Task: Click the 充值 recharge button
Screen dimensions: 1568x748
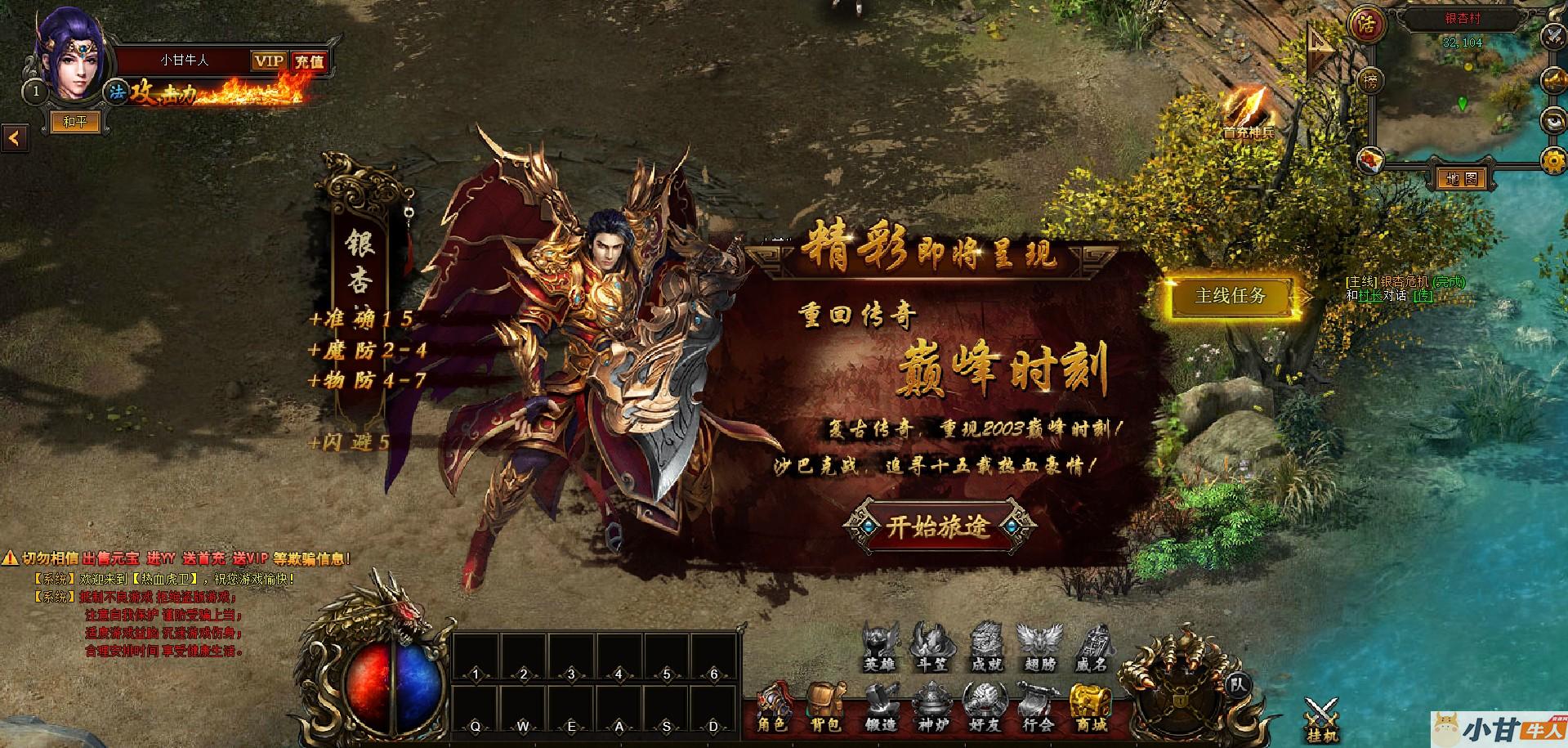Action: click(x=310, y=60)
